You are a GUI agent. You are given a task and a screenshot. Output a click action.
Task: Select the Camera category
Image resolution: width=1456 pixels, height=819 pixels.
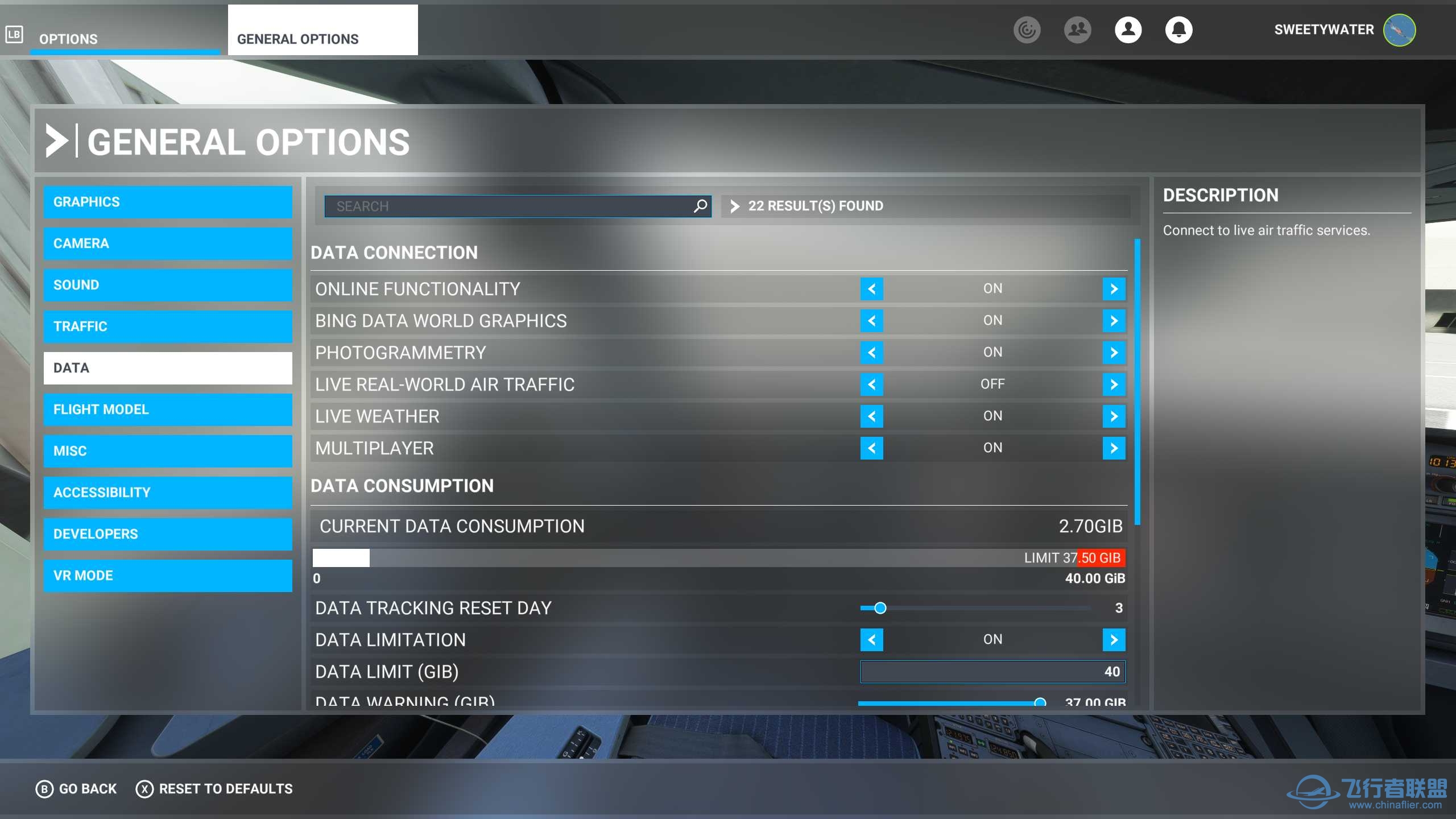click(168, 243)
